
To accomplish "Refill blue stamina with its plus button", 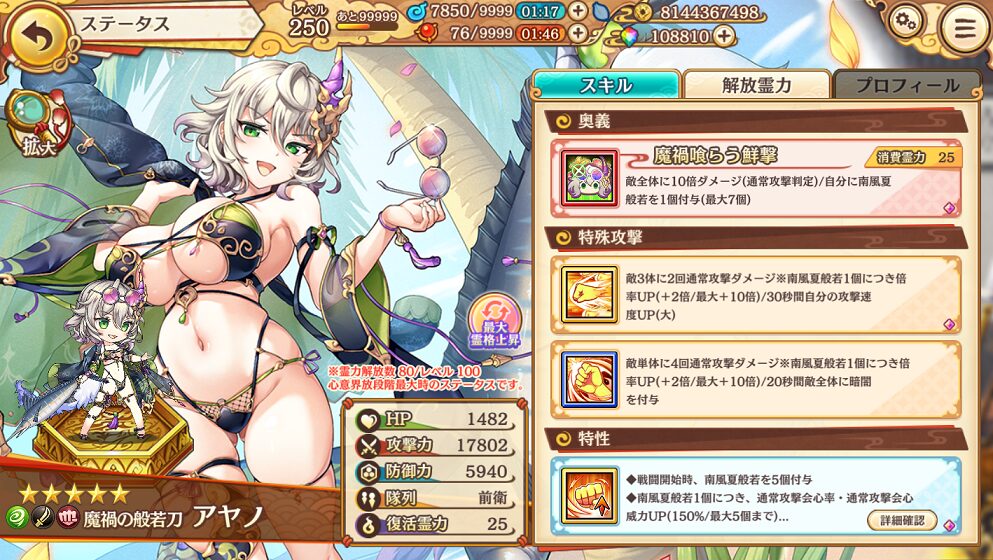I will coord(577,12).
